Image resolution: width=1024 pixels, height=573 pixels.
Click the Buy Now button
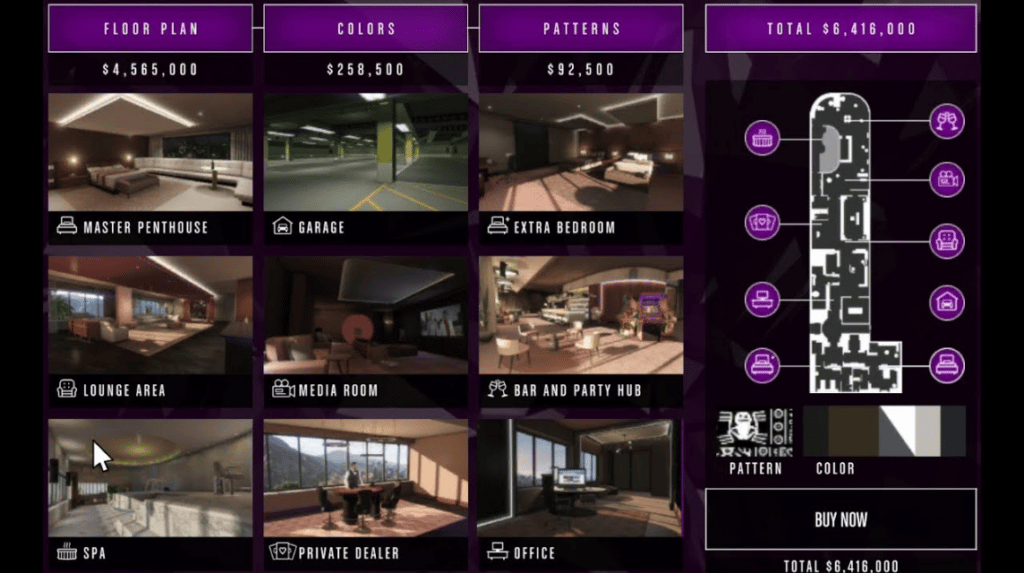840,519
